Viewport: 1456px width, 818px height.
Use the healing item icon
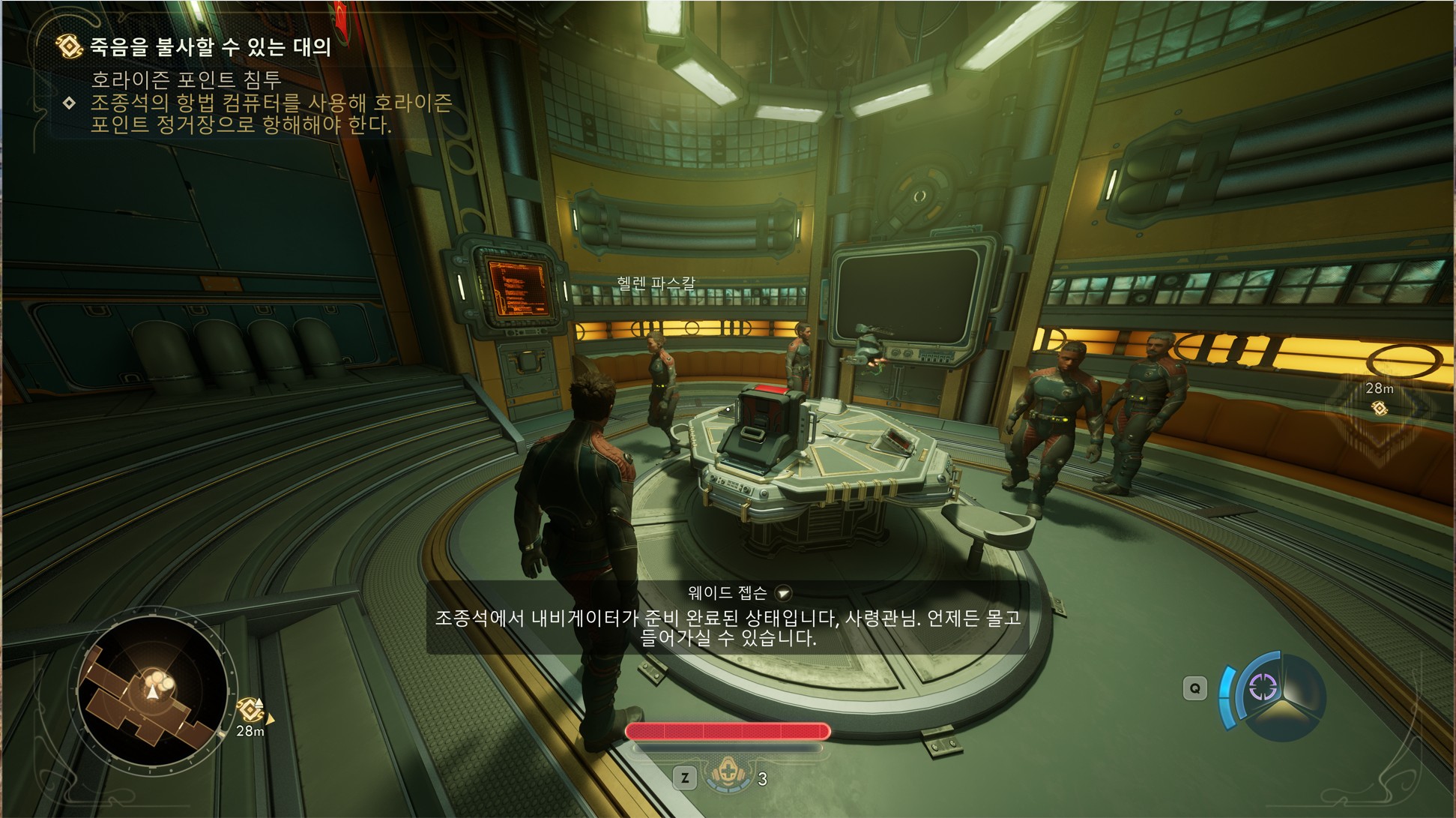pyautogui.click(x=725, y=775)
